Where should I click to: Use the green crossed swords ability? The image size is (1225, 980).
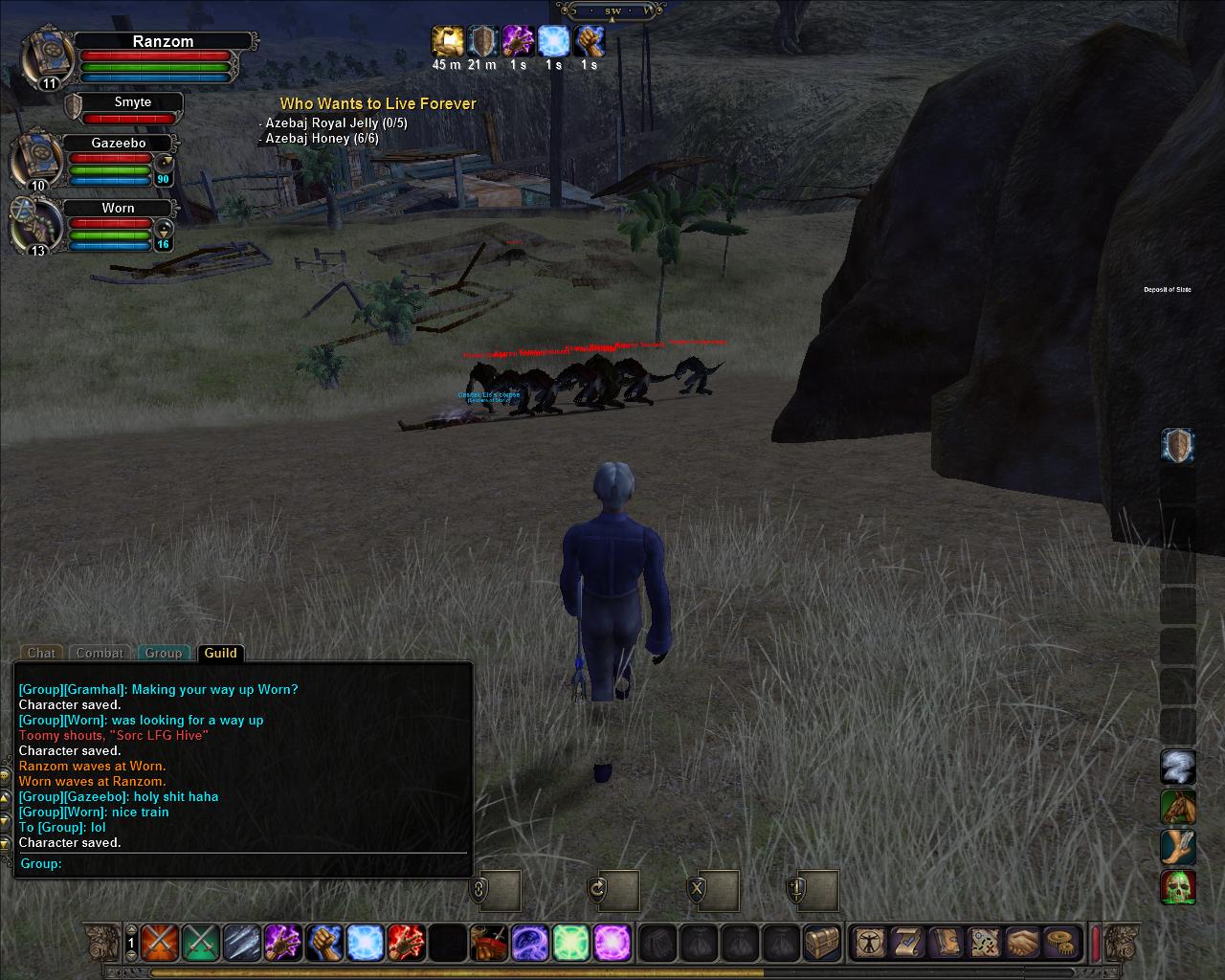[x=200, y=943]
